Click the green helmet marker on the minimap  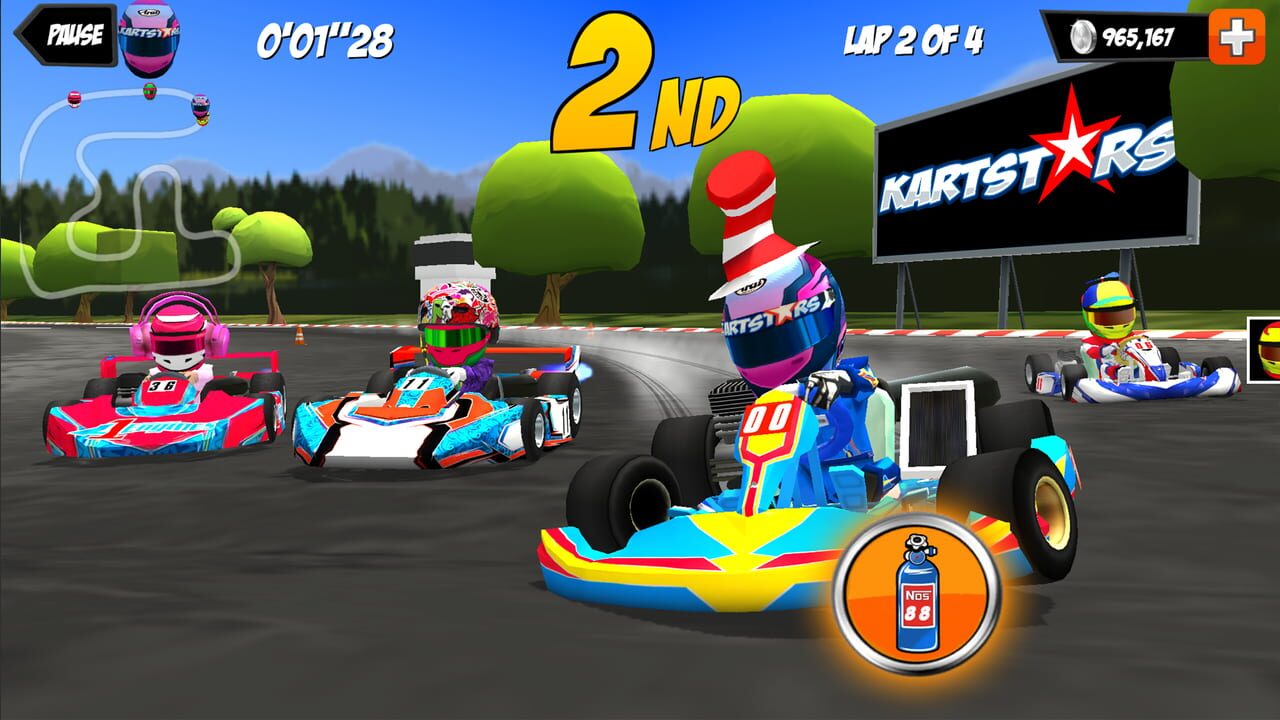tap(148, 91)
